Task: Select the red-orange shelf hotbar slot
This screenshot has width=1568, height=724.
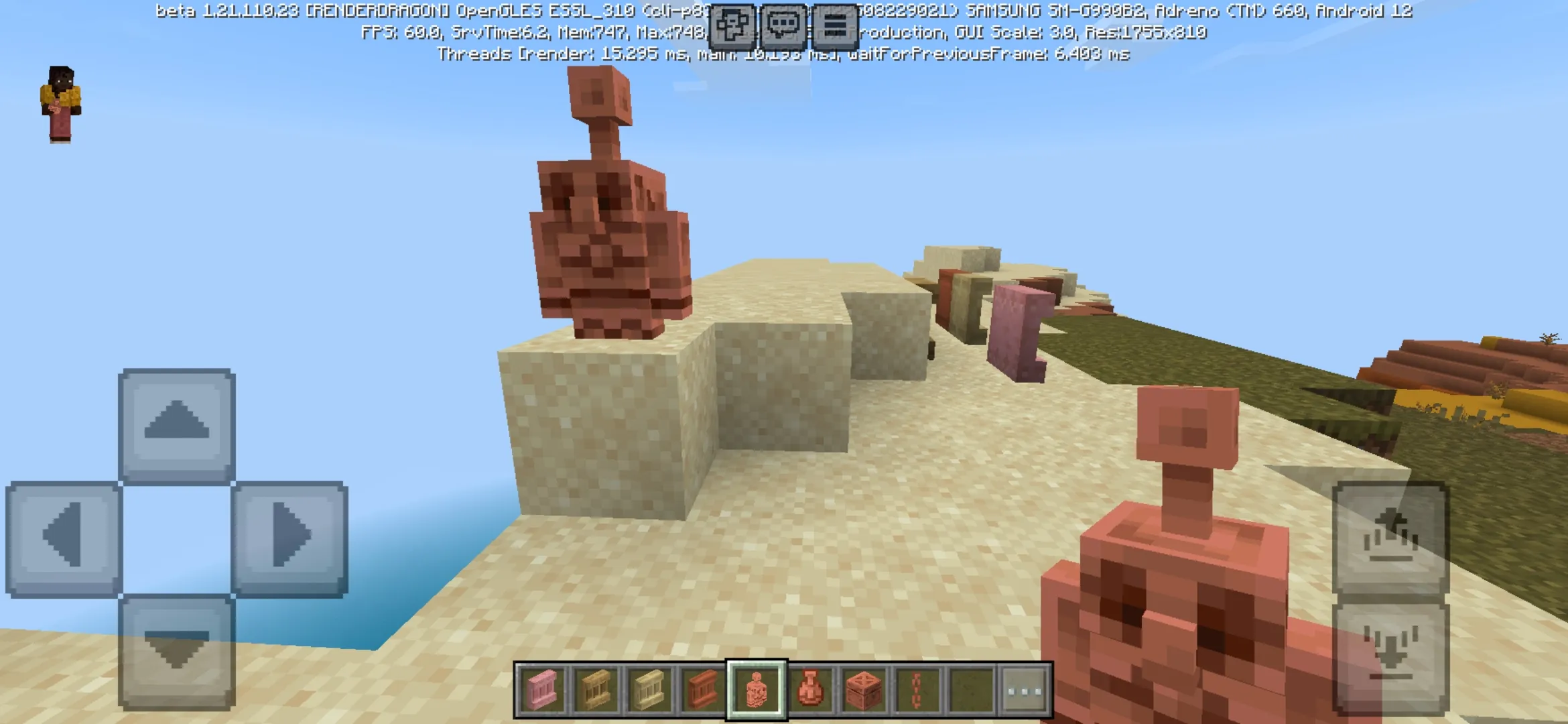Action: pos(702,690)
